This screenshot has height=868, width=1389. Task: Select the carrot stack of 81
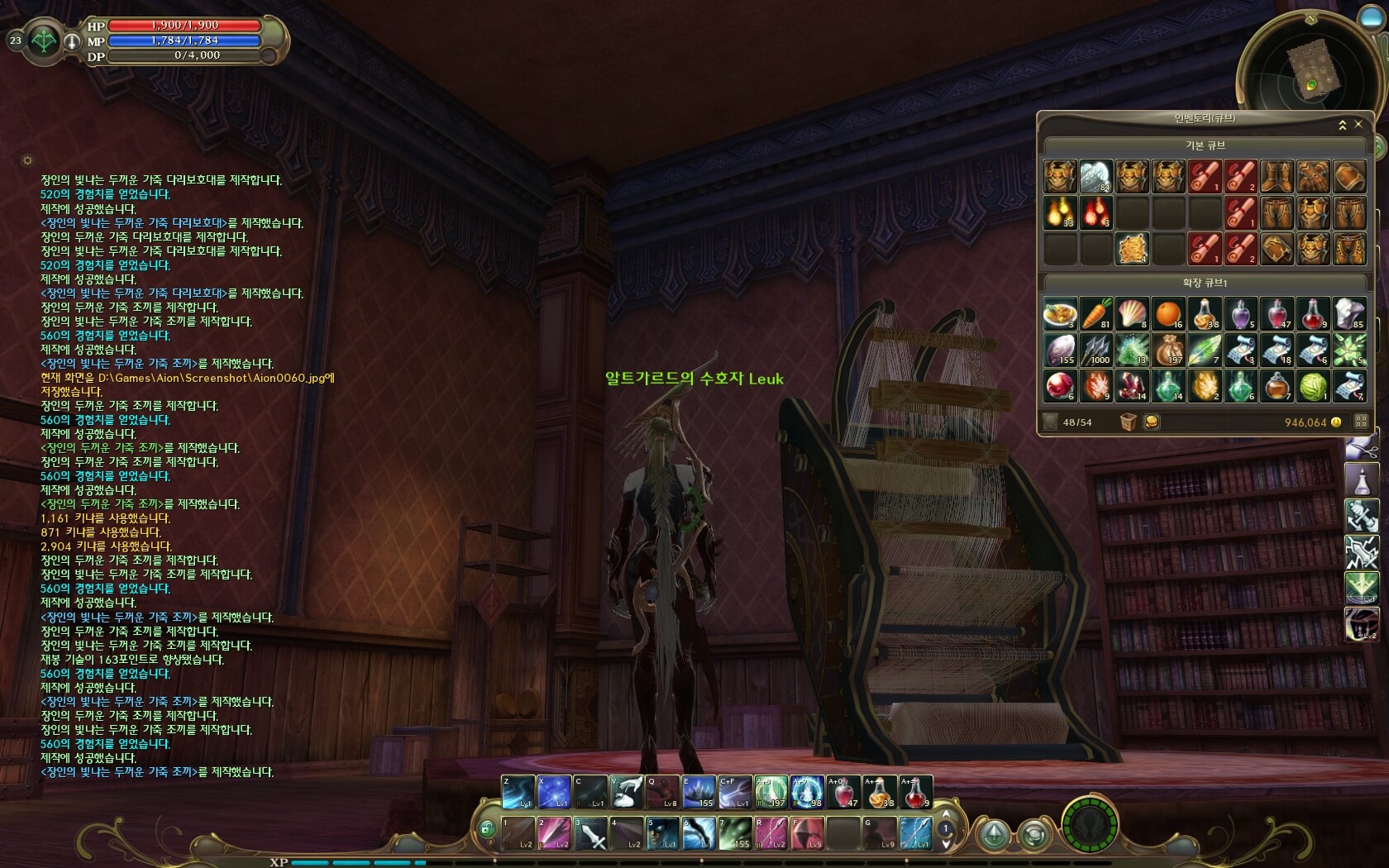(x=1096, y=314)
